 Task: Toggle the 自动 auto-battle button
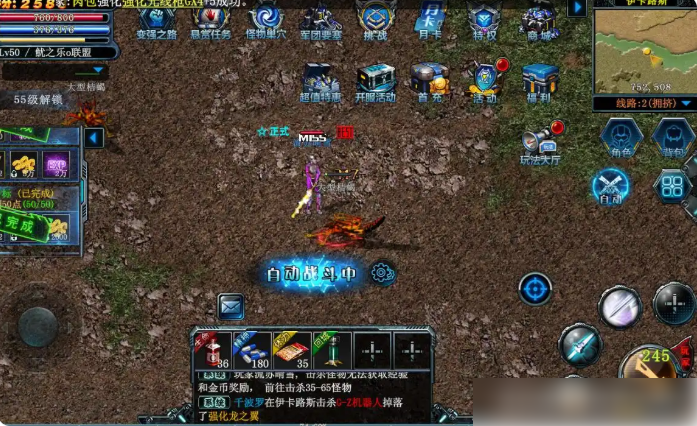tap(611, 186)
